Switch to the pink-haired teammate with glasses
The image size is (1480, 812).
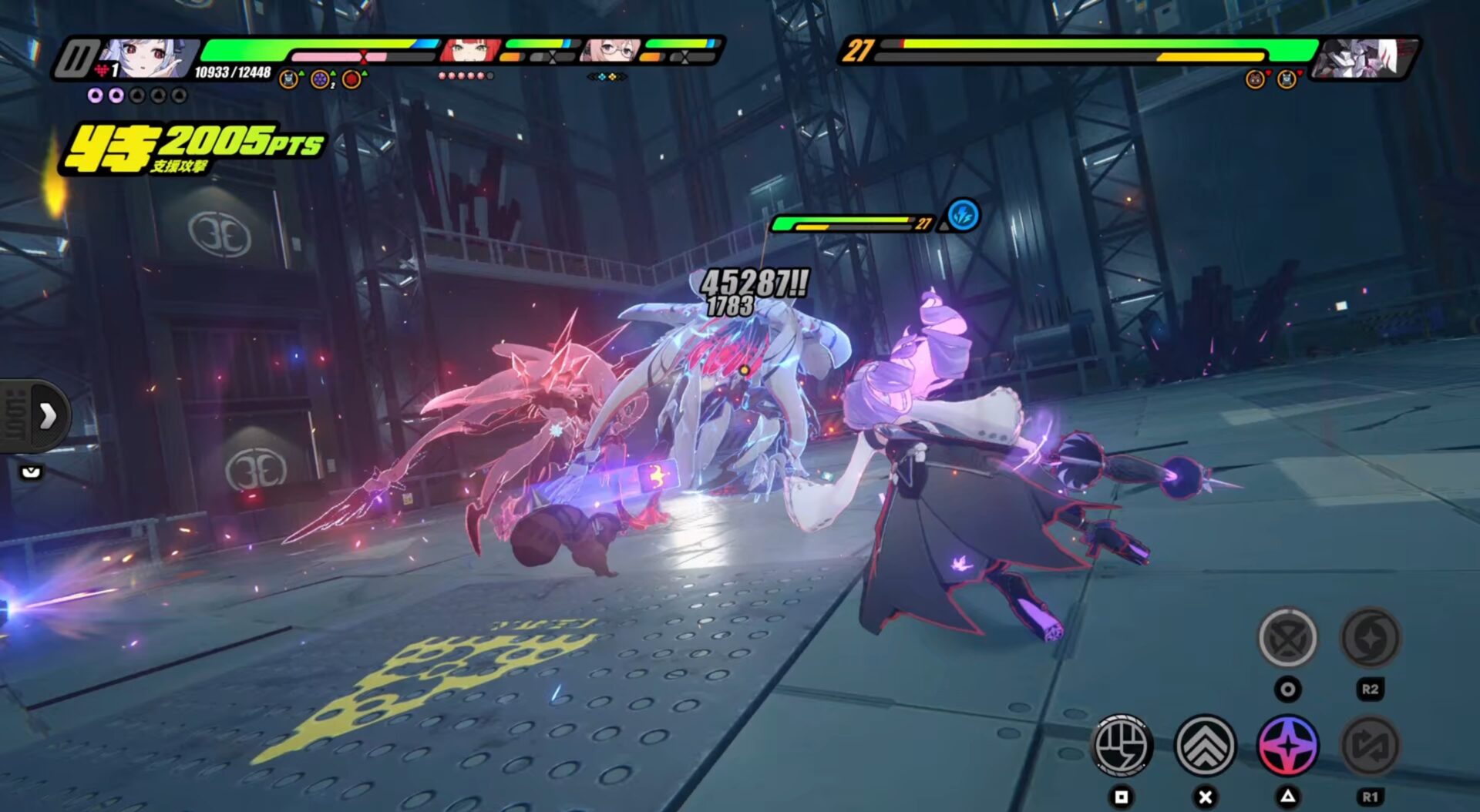point(611,51)
